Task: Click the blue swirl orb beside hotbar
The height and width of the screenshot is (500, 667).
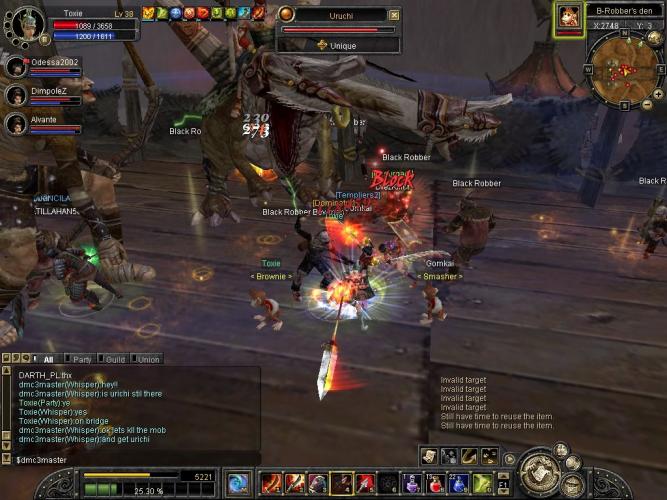Action: click(x=238, y=484)
